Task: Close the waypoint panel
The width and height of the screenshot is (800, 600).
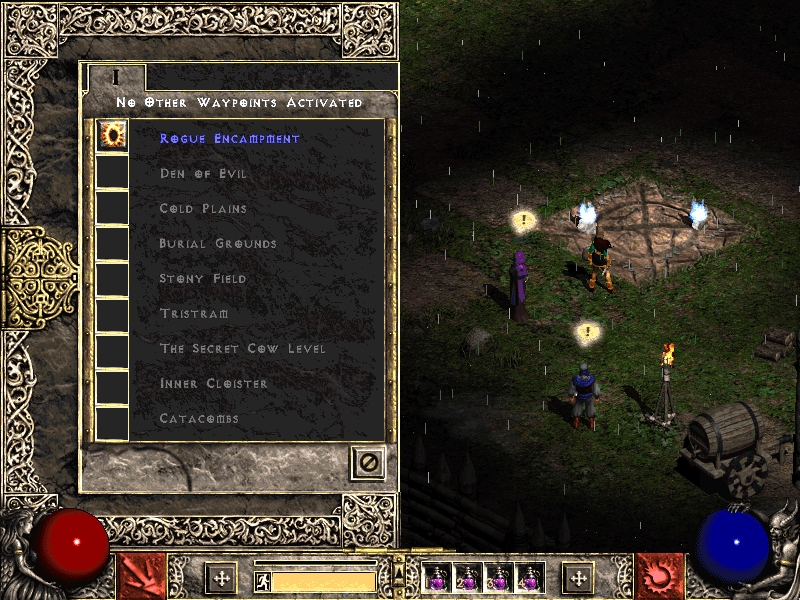Action: point(368,463)
